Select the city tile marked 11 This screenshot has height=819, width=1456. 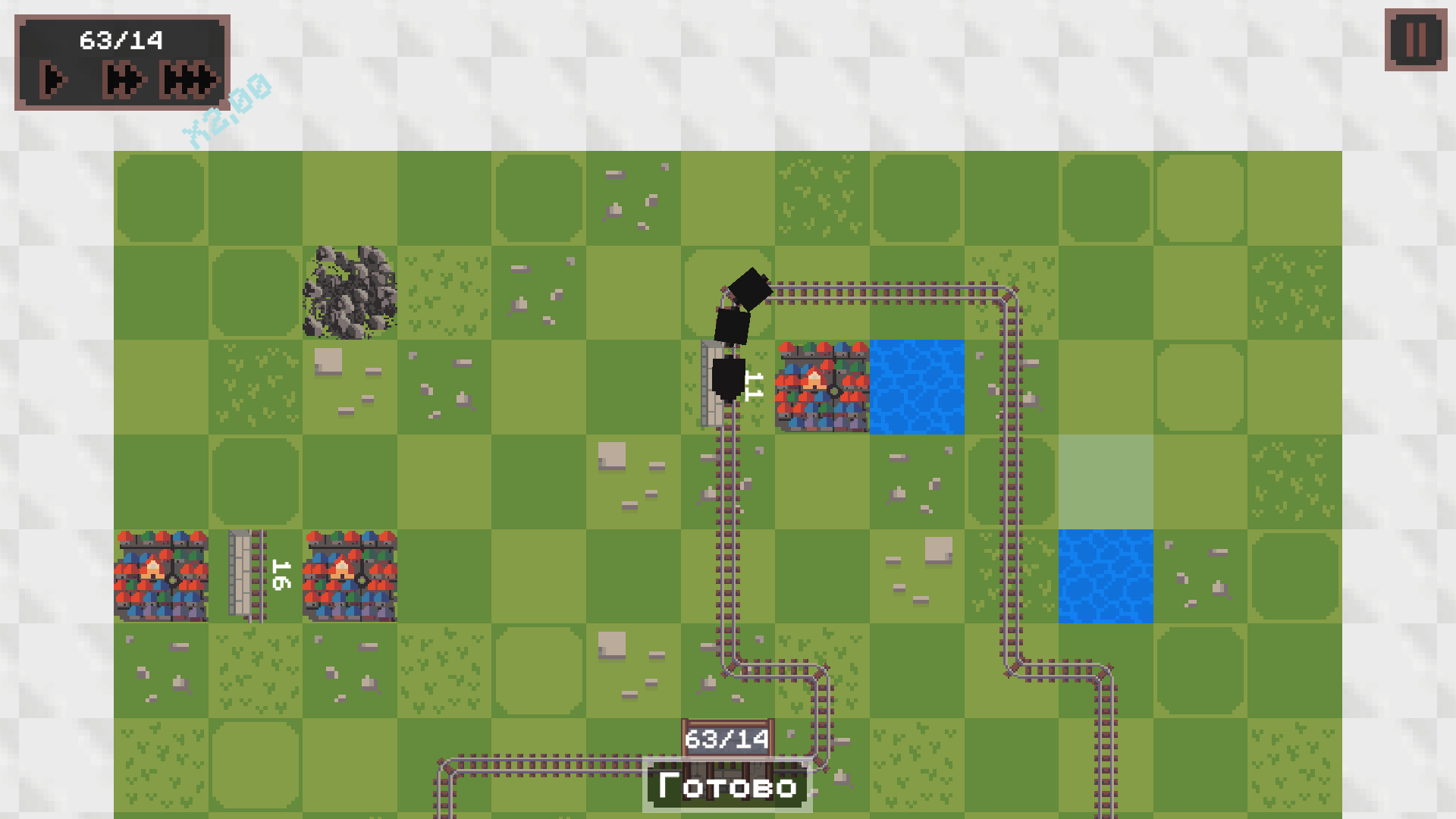[821, 387]
